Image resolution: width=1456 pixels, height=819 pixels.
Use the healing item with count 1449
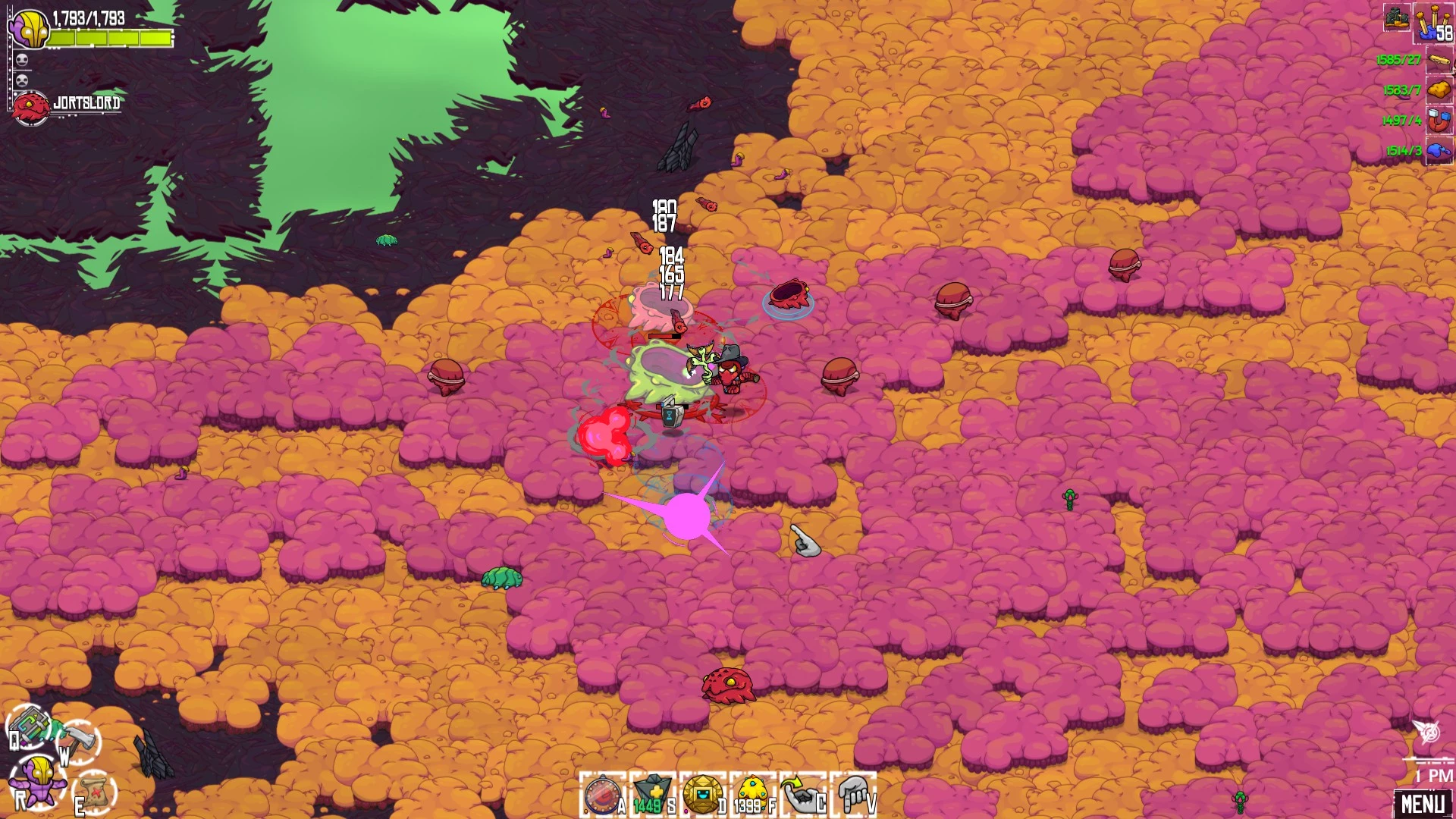pyautogui.click(x=651, y=795)
